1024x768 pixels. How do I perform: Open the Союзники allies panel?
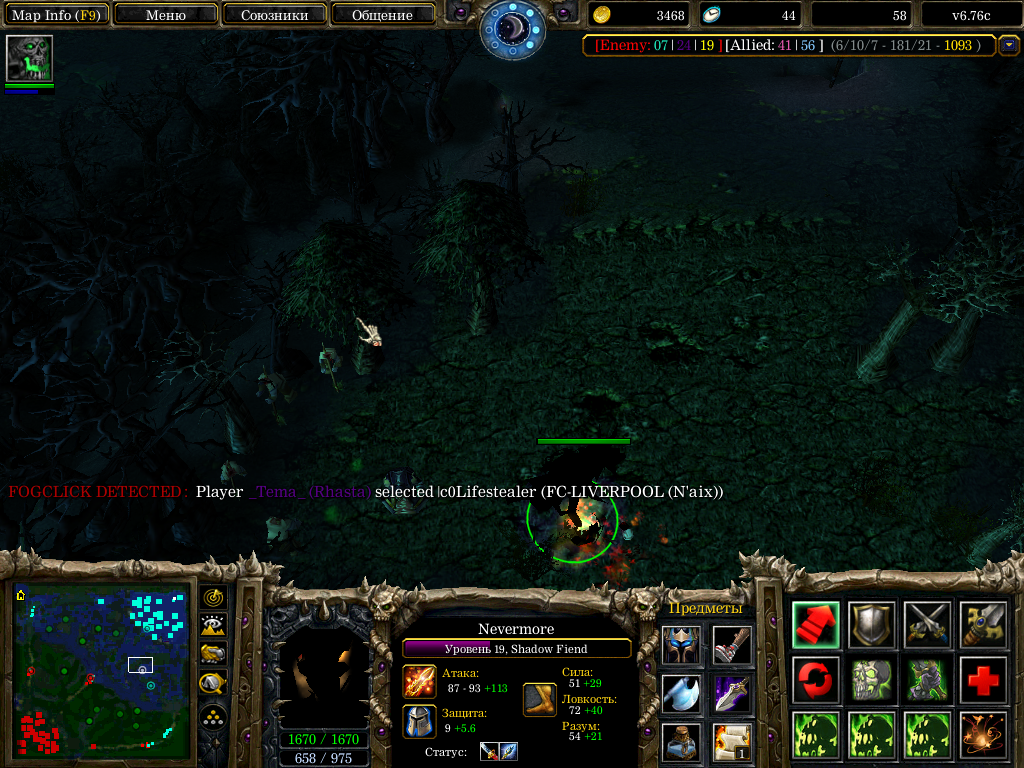274,15
